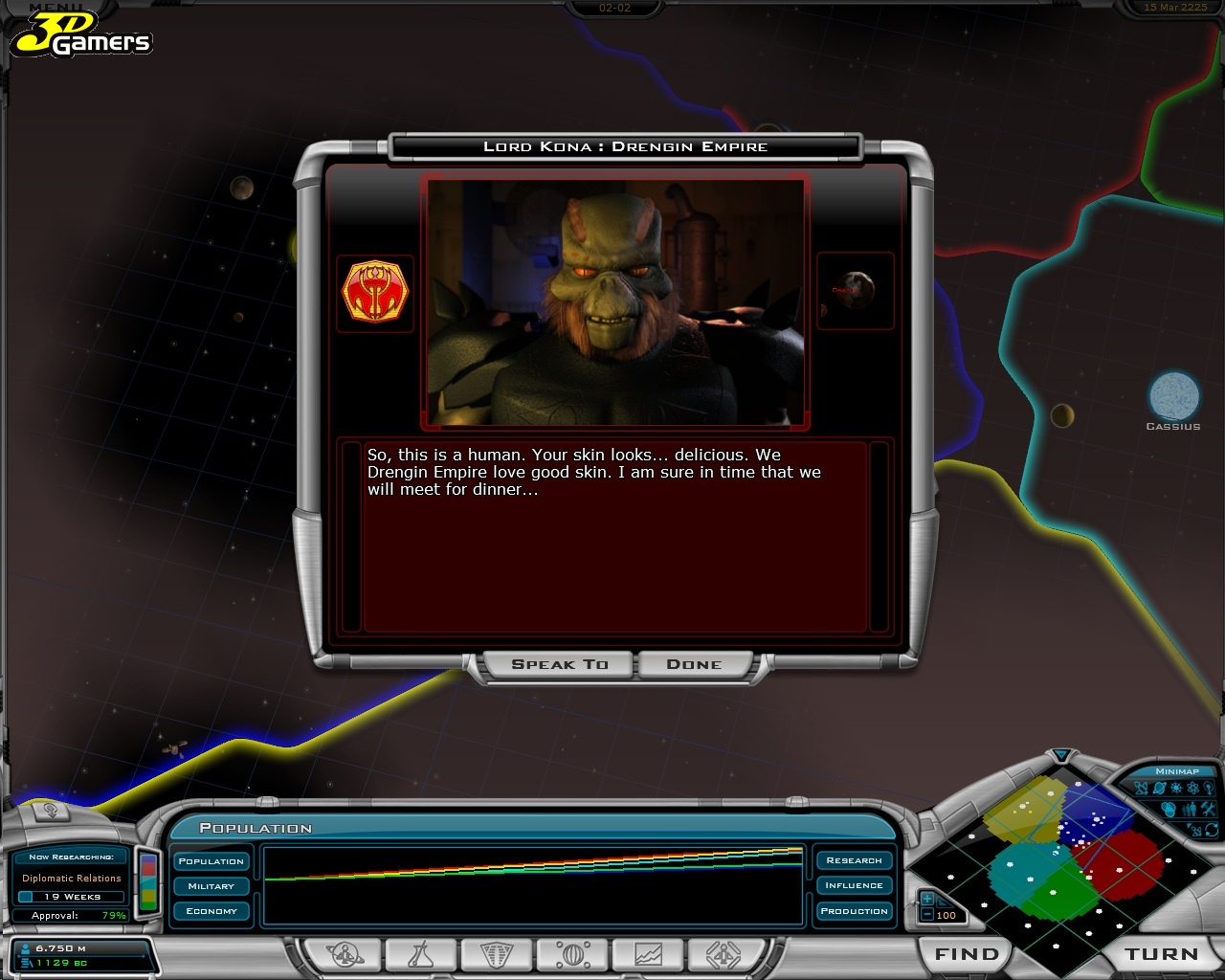Click the fleet ship icon on bottom toolbar
This screenshot has height=980, width=1225.
click(x=724, y=955)
